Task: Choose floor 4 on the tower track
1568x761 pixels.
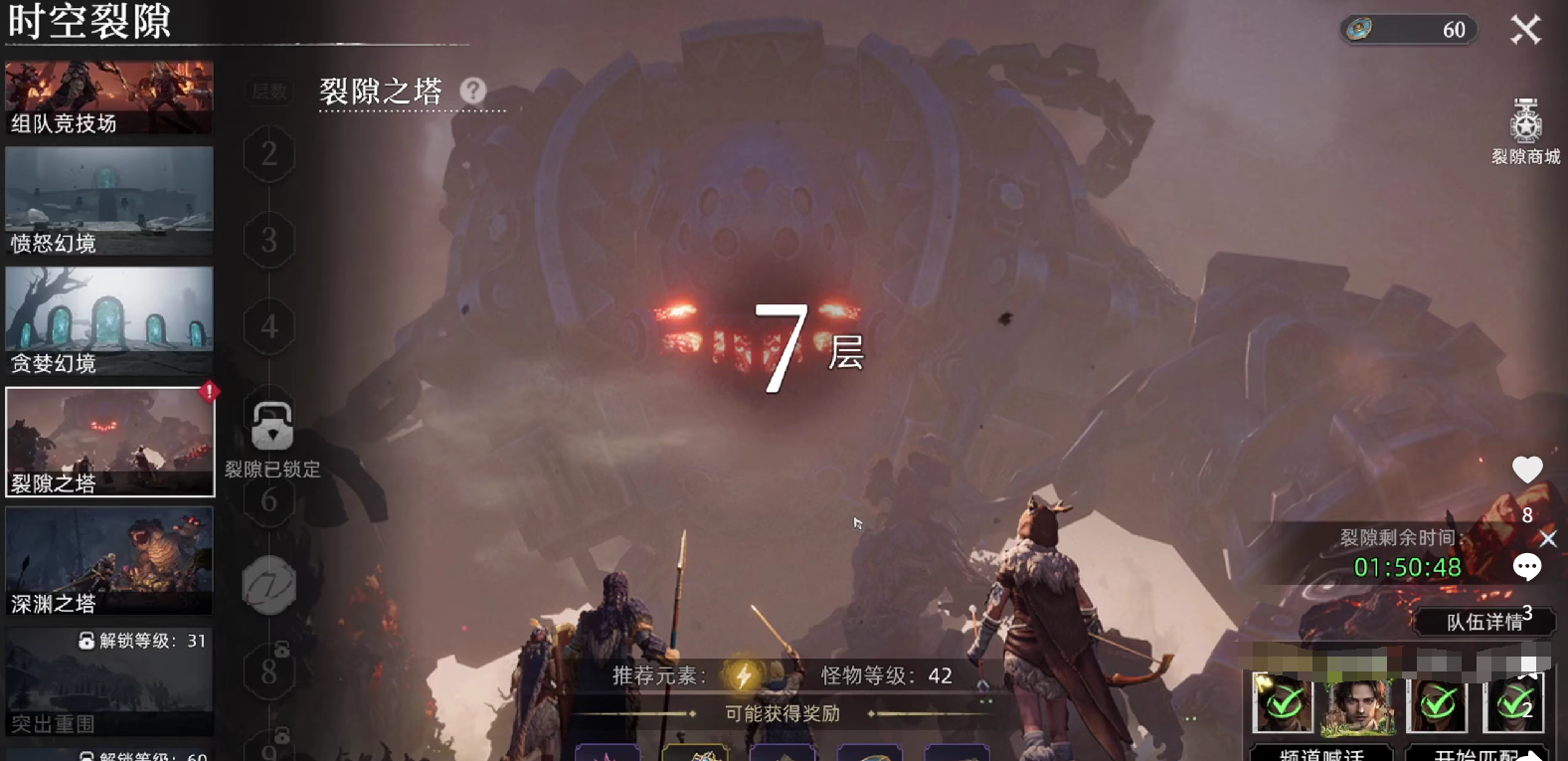Action: pyautogui.click(x=268, y=326)
